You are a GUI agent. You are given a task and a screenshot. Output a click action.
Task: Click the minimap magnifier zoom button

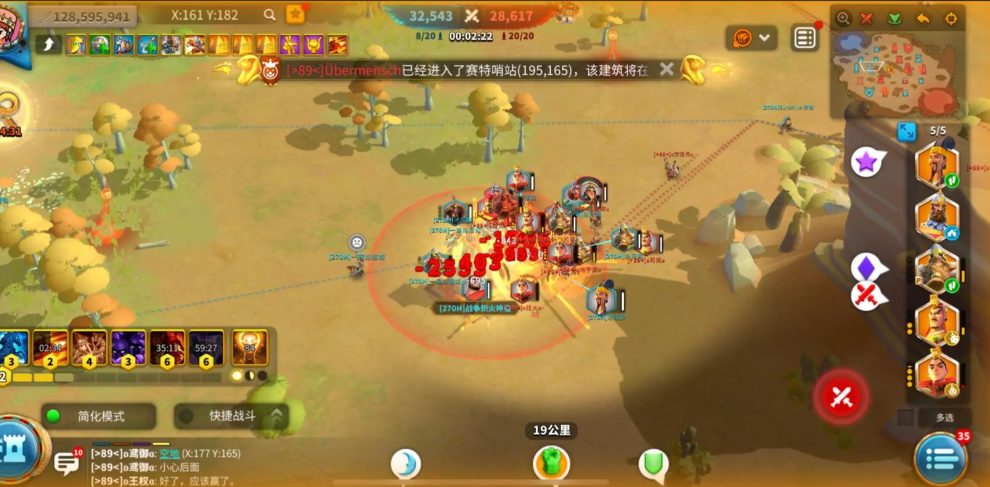coord(843,18)
